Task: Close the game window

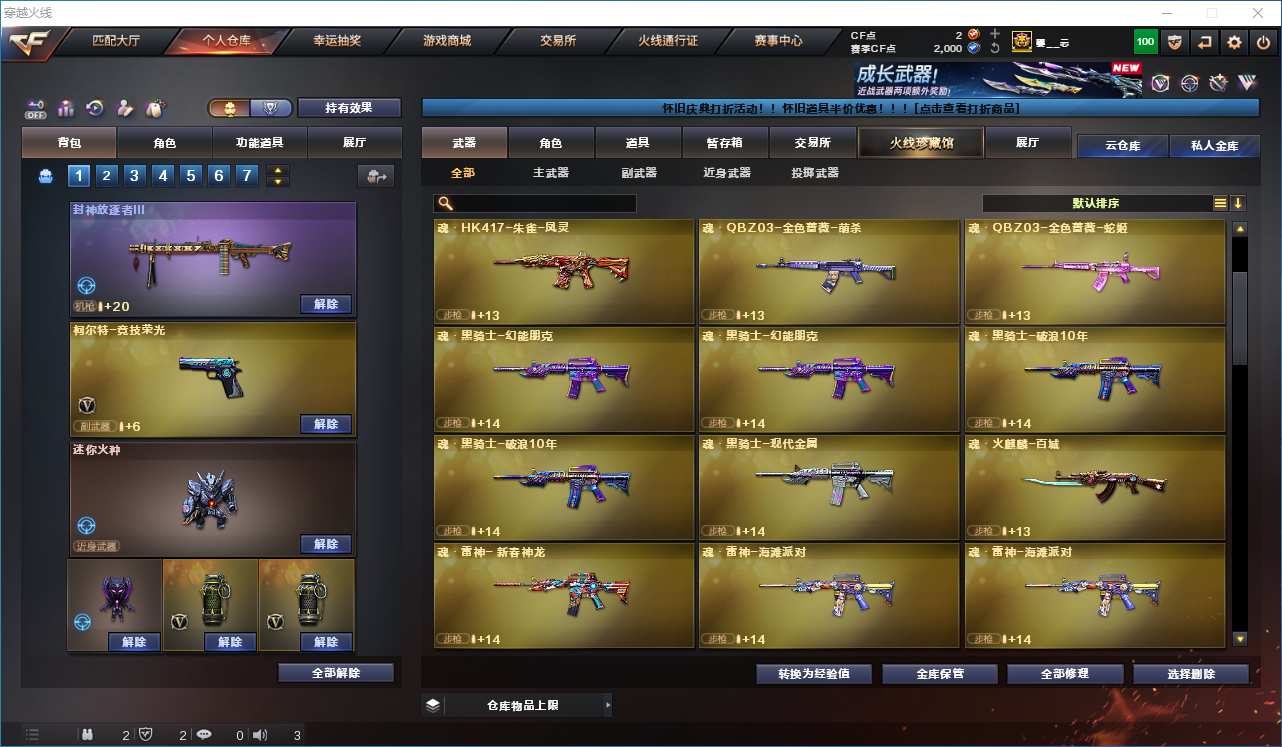Action: (1259, 13)
